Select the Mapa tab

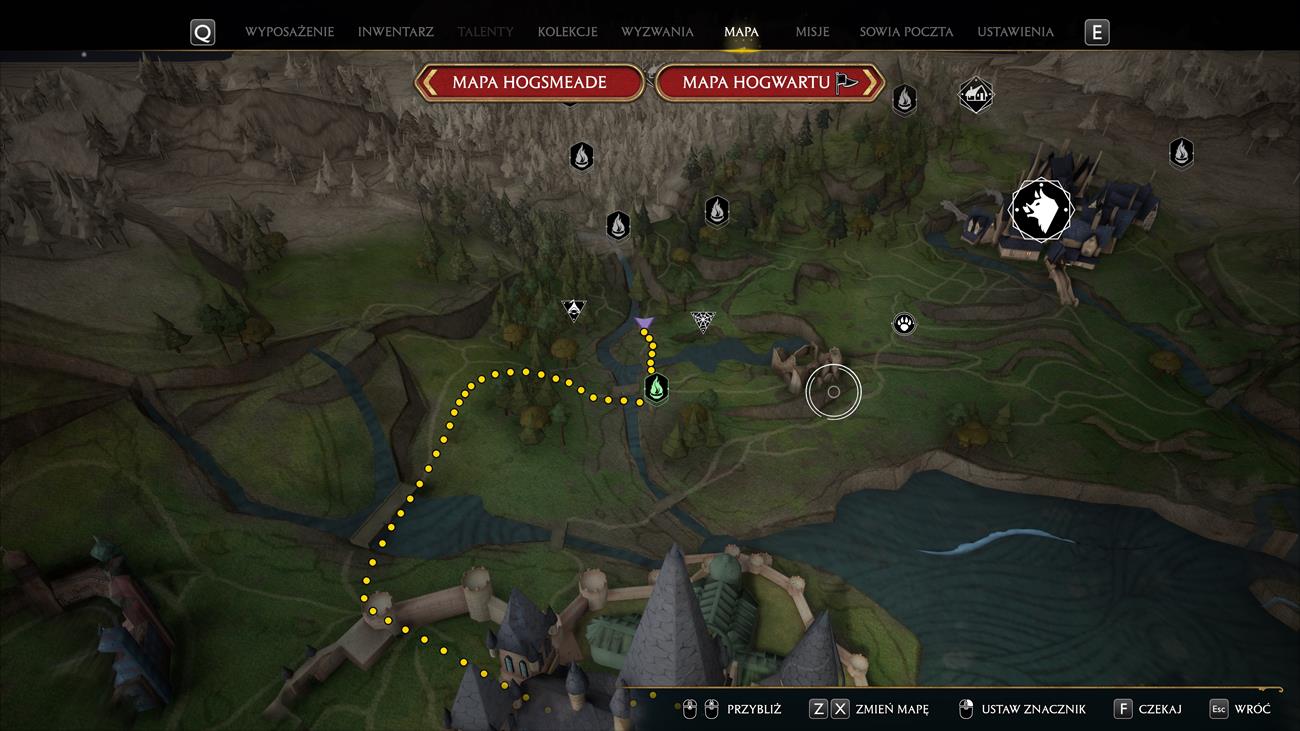coord(741,32)
